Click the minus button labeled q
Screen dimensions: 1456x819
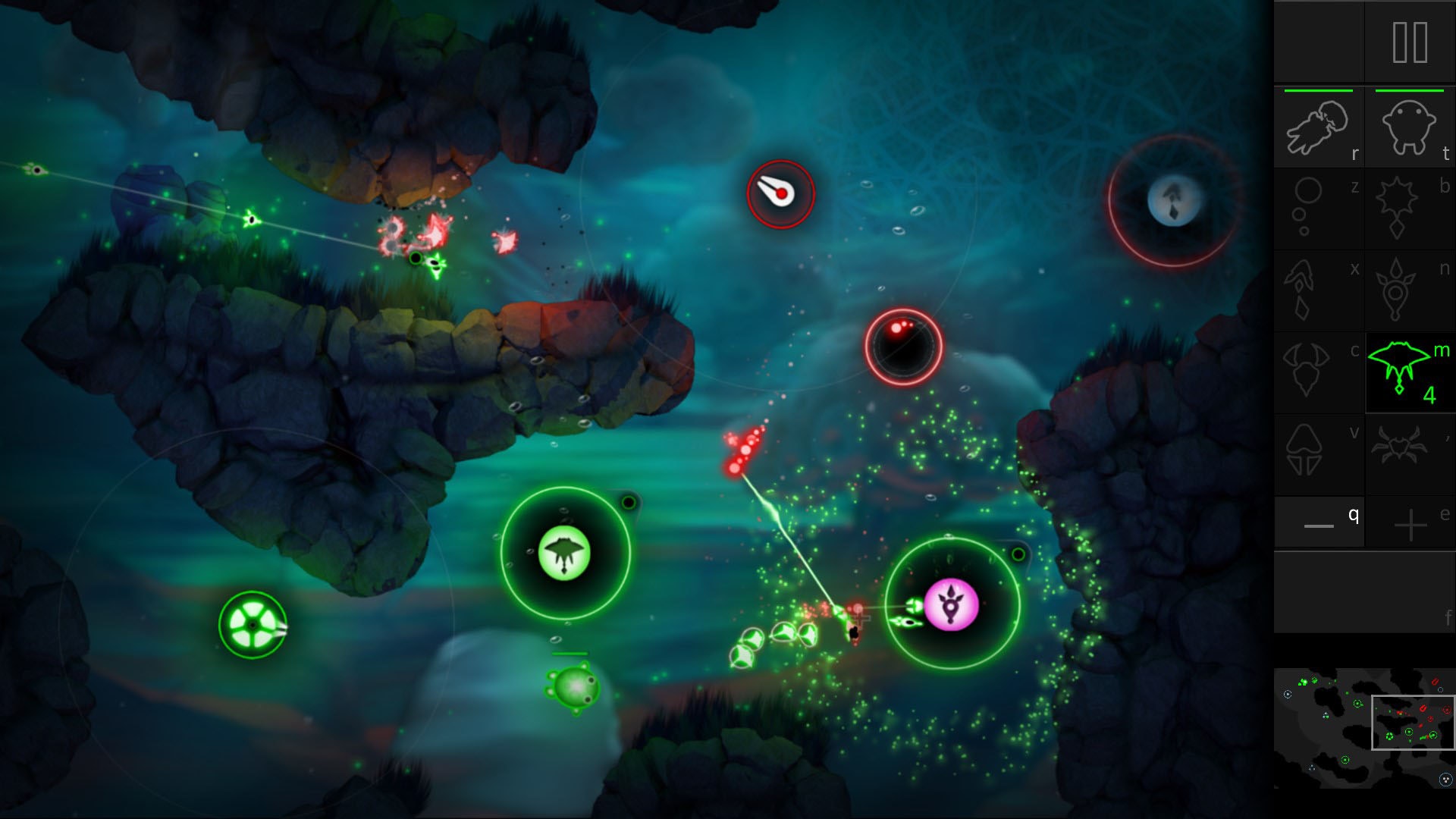coord(1319,522)
